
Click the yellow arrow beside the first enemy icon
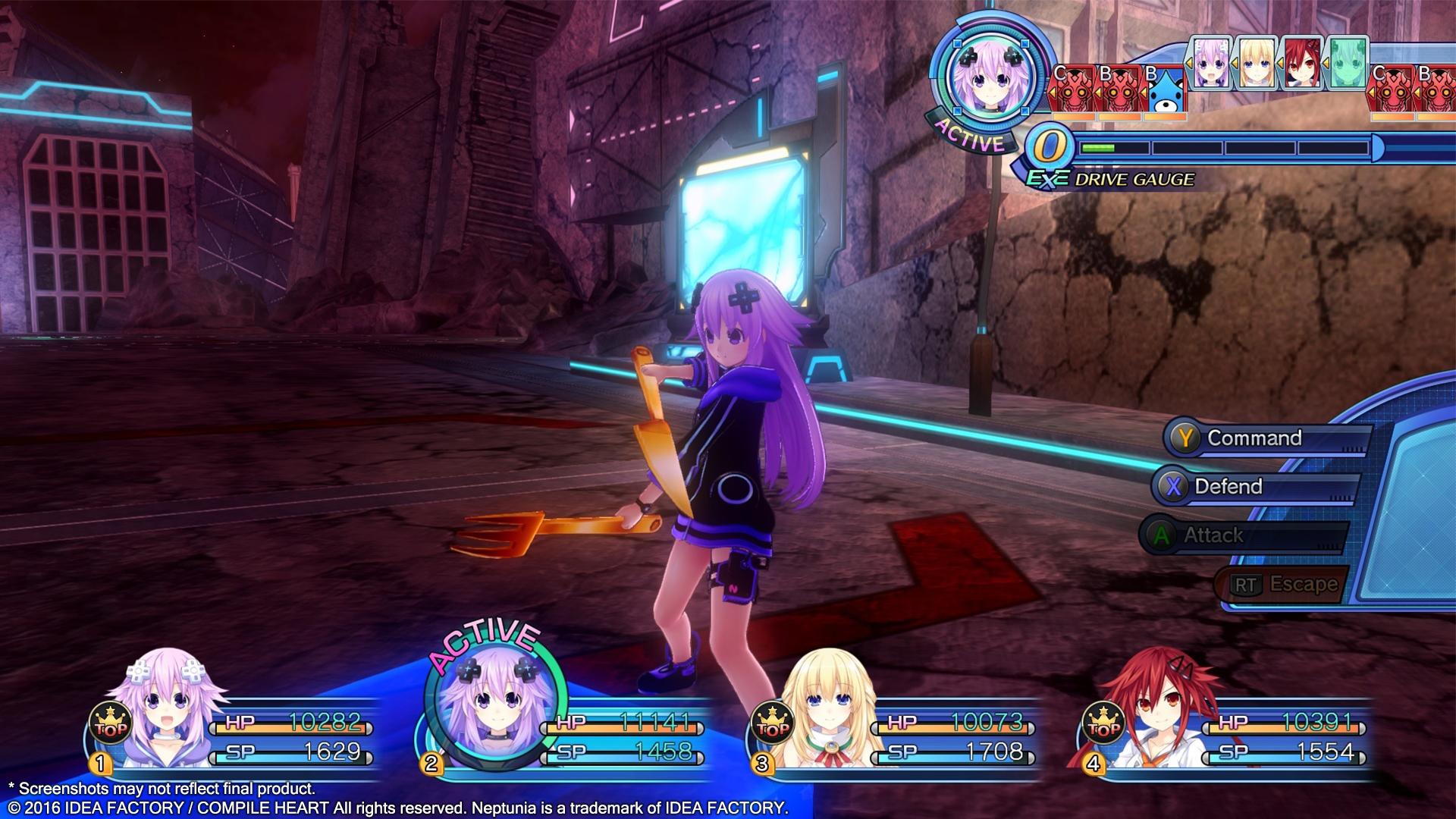(x=1053, y=93)
